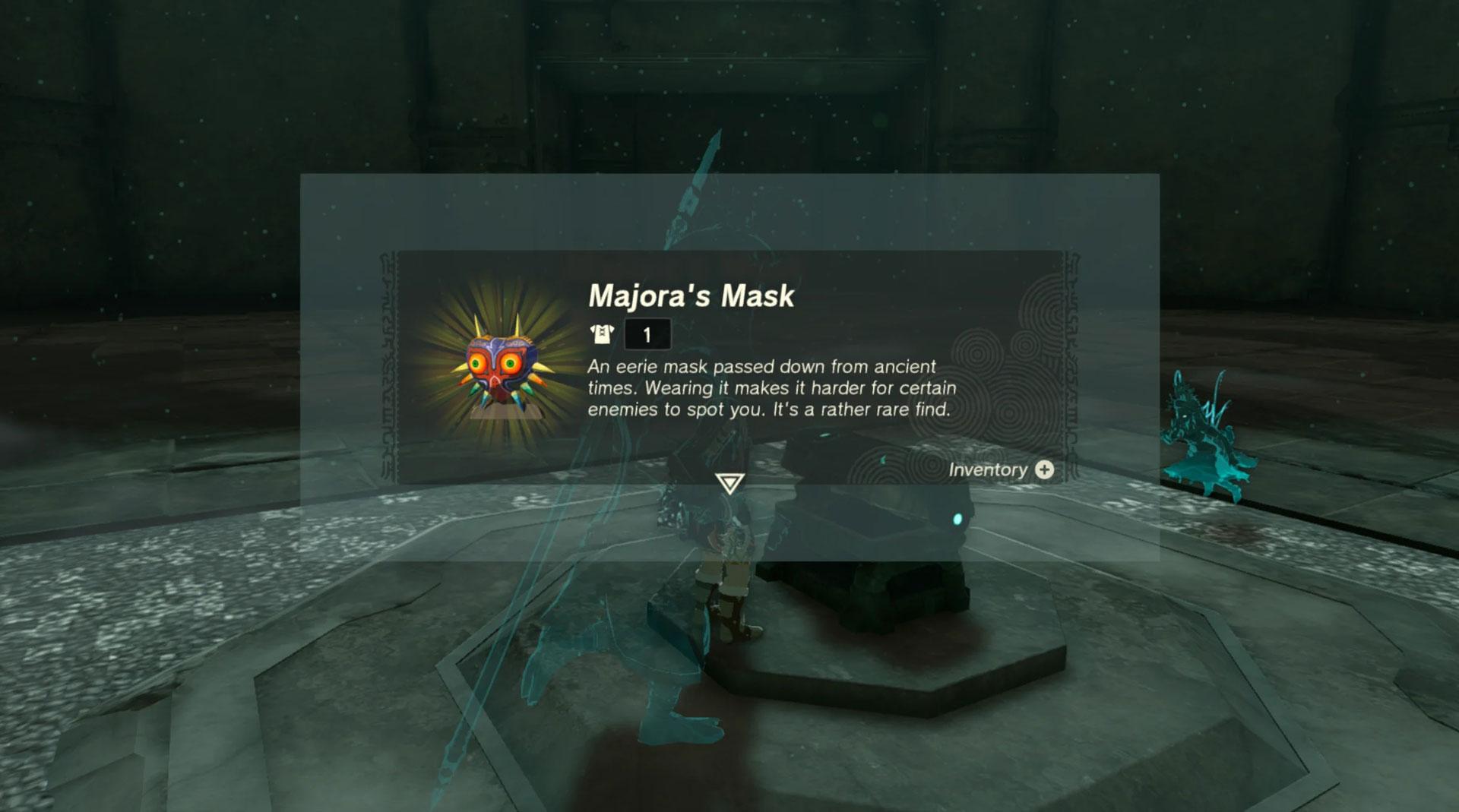
Task: Enable the mask's stealth description highlight
Action: pos(770,387)
